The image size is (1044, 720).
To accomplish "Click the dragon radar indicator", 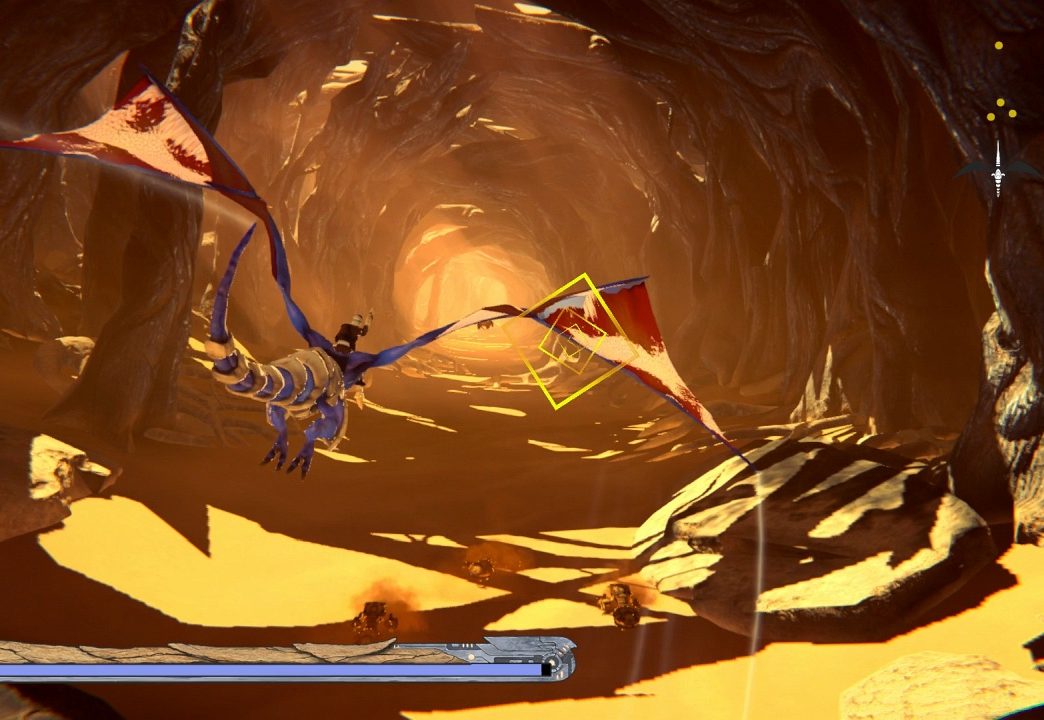I will tap(997, 169).
